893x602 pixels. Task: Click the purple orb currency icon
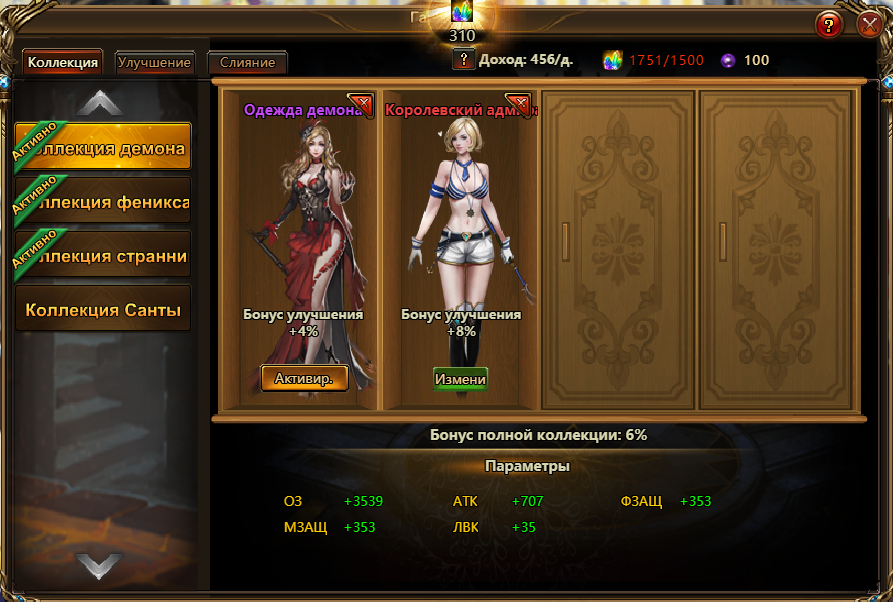(728, 60)
